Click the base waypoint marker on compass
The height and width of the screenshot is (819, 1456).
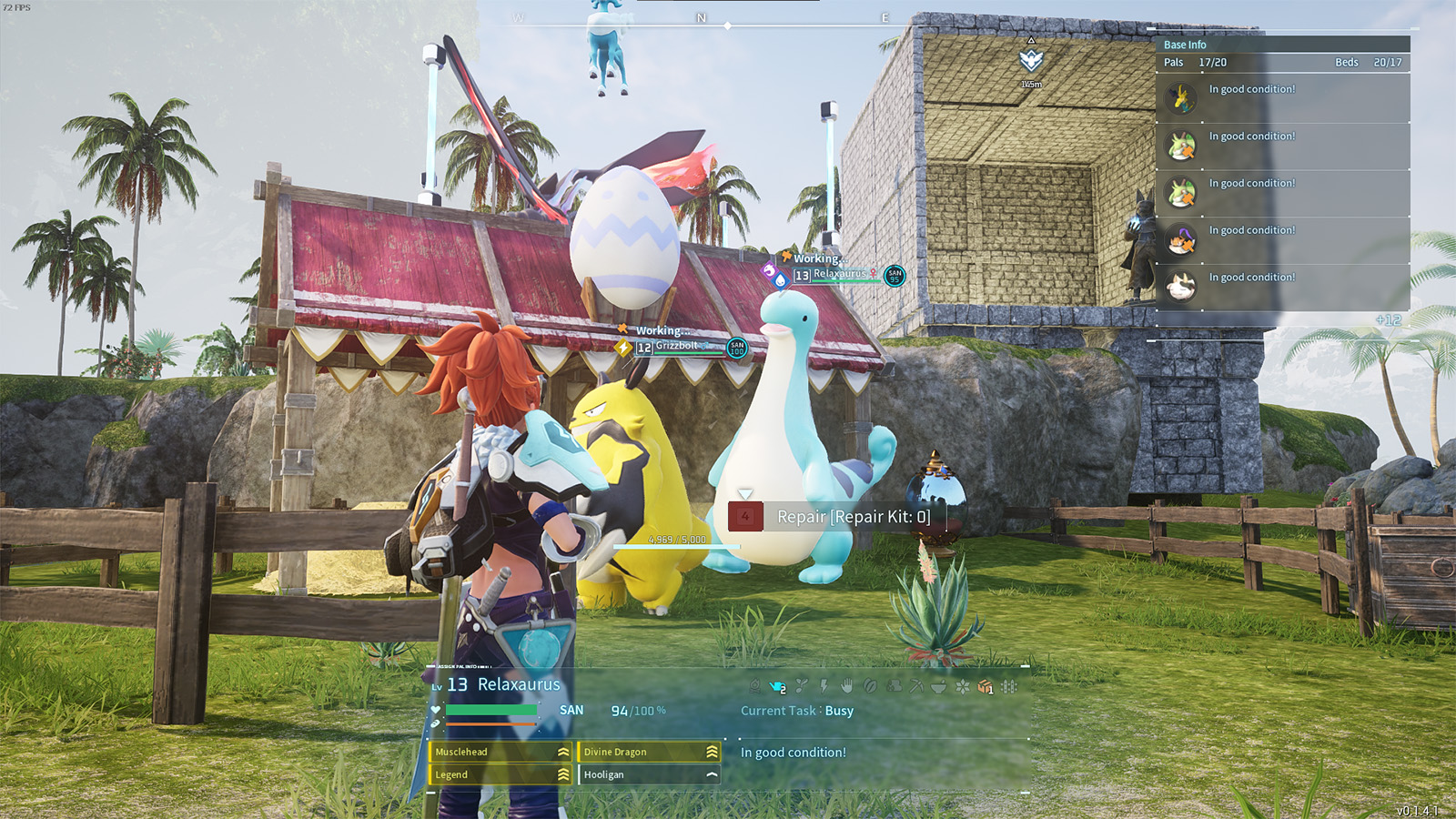[x=1031, y=61]
